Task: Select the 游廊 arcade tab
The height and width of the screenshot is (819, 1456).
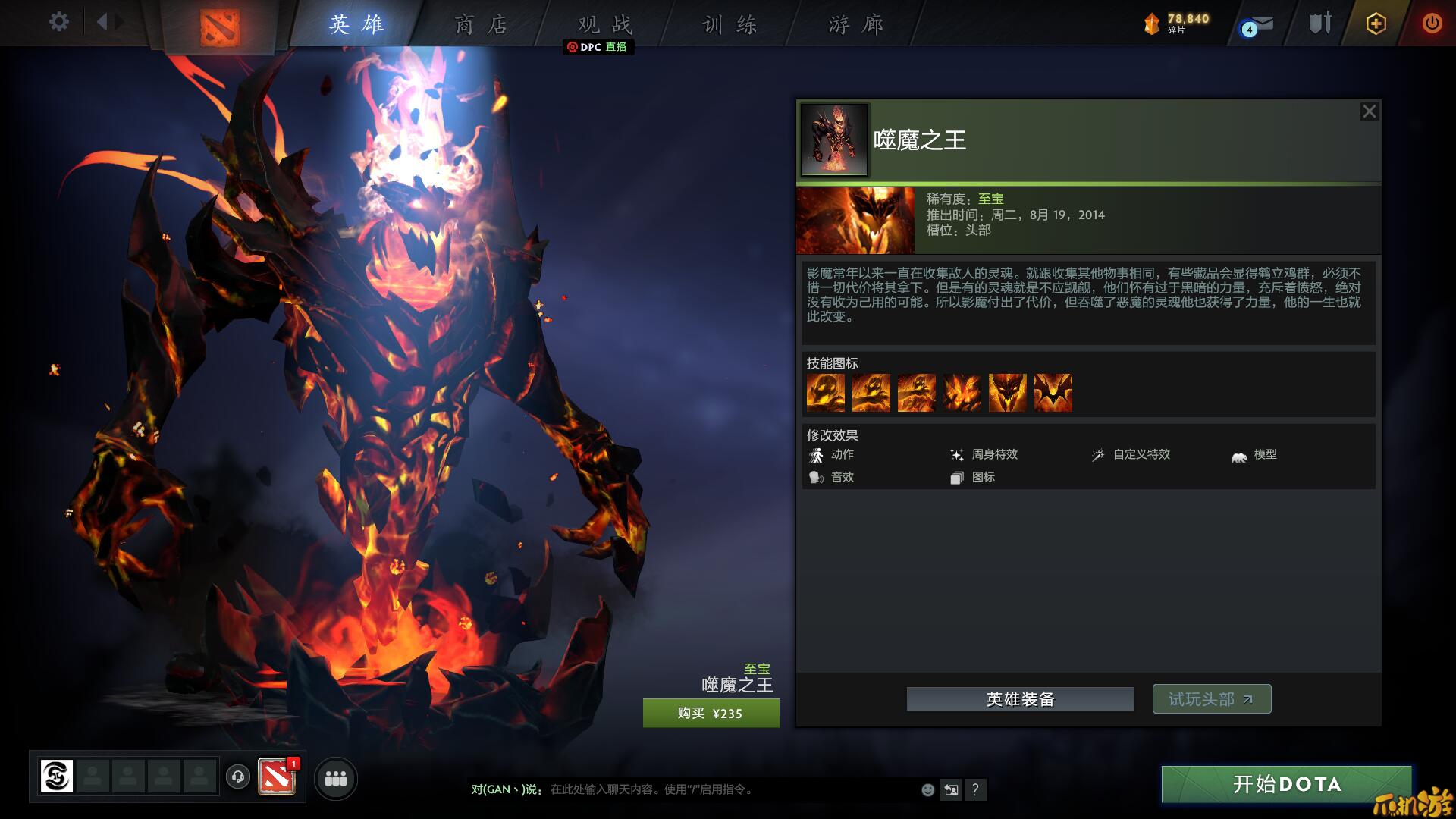Action: coord(855,25)
